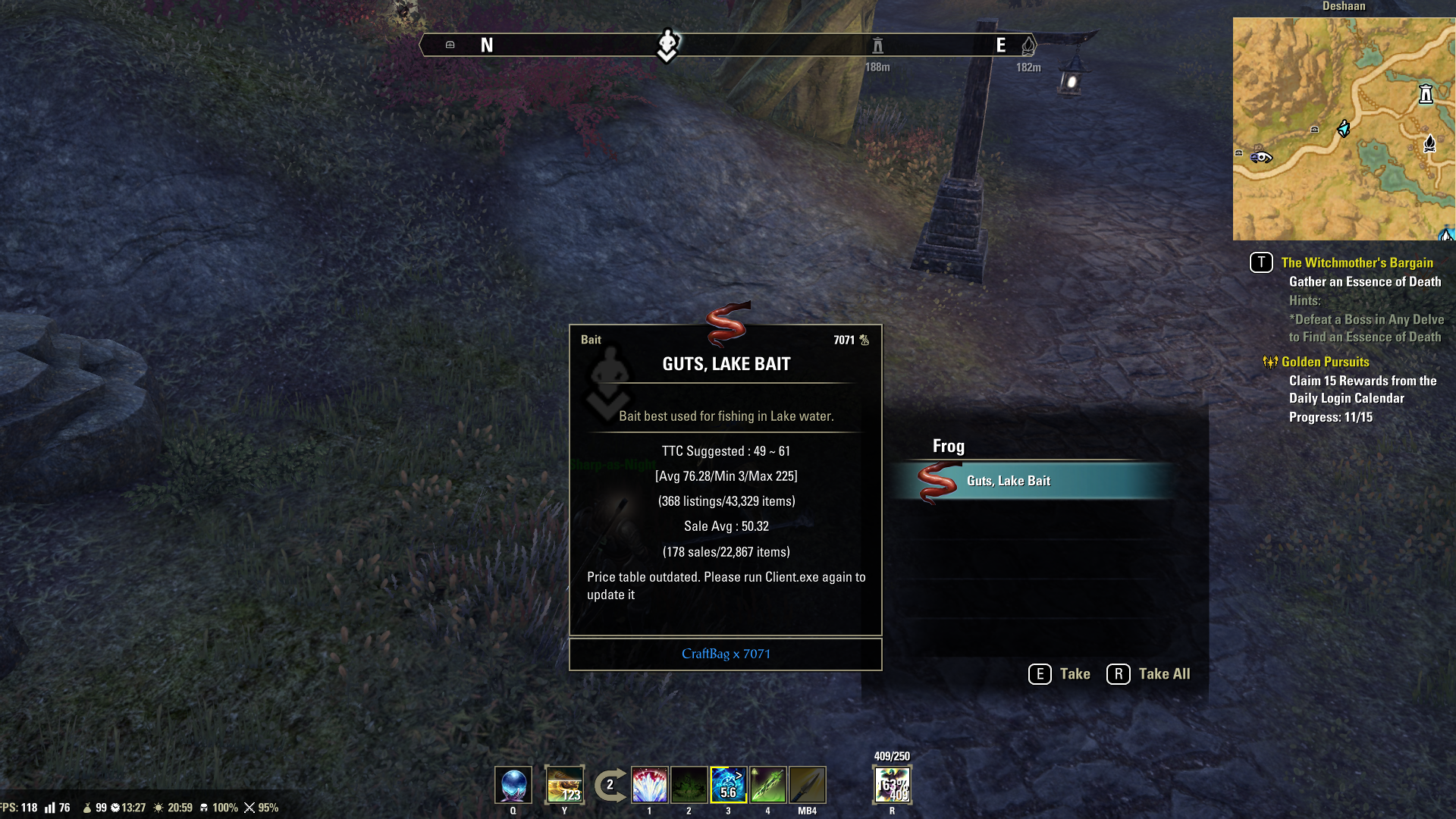This screenshot has width=1456, height=819.
Task: Cast the ice crystal burst ability
Action: click(x=650, y=785)
